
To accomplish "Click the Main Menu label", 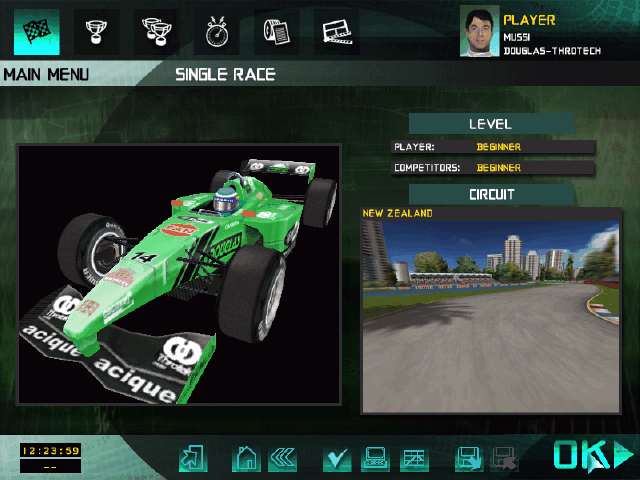I will [46, 75].
